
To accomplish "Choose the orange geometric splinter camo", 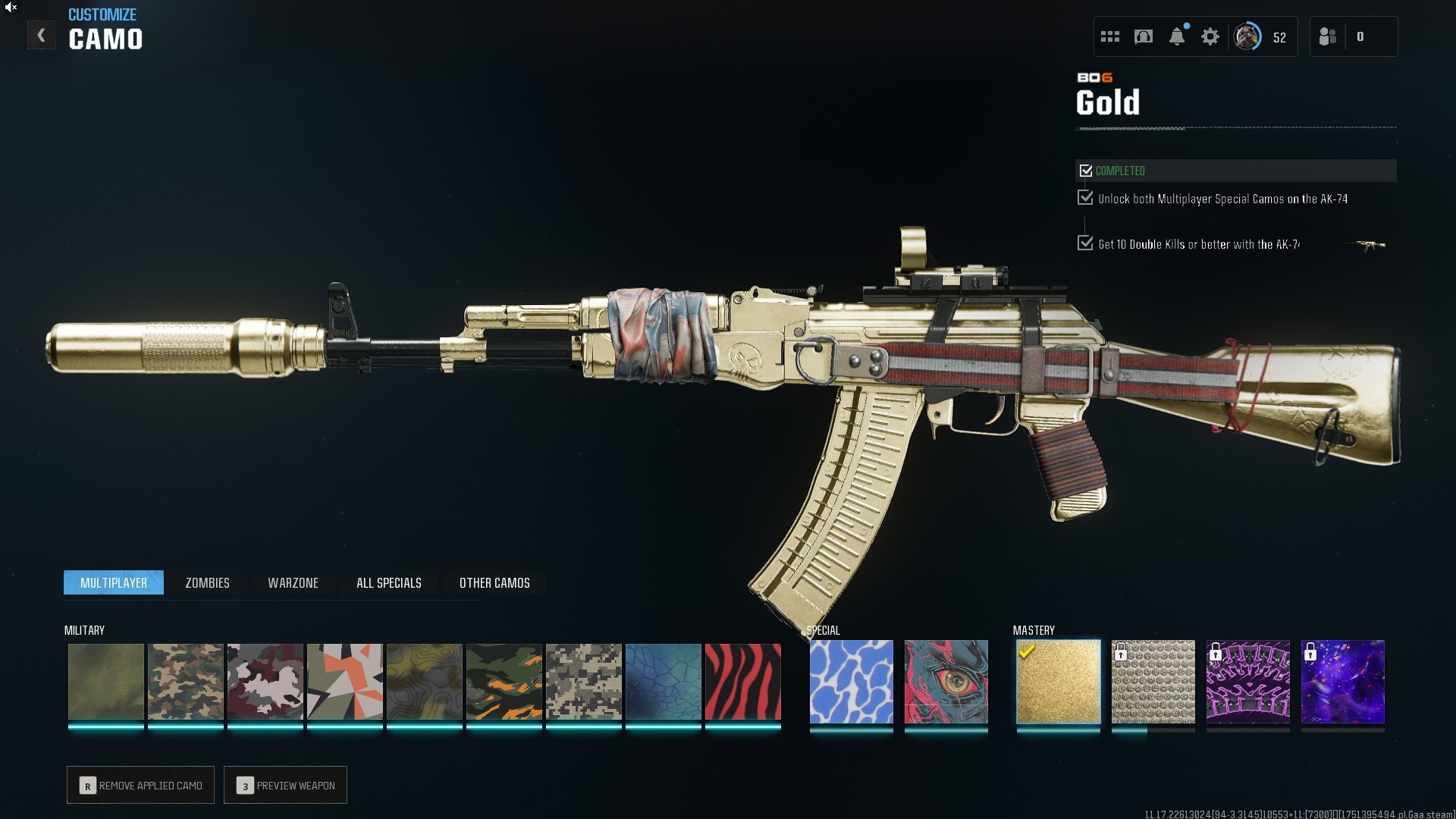I will [x=344, y=682].
